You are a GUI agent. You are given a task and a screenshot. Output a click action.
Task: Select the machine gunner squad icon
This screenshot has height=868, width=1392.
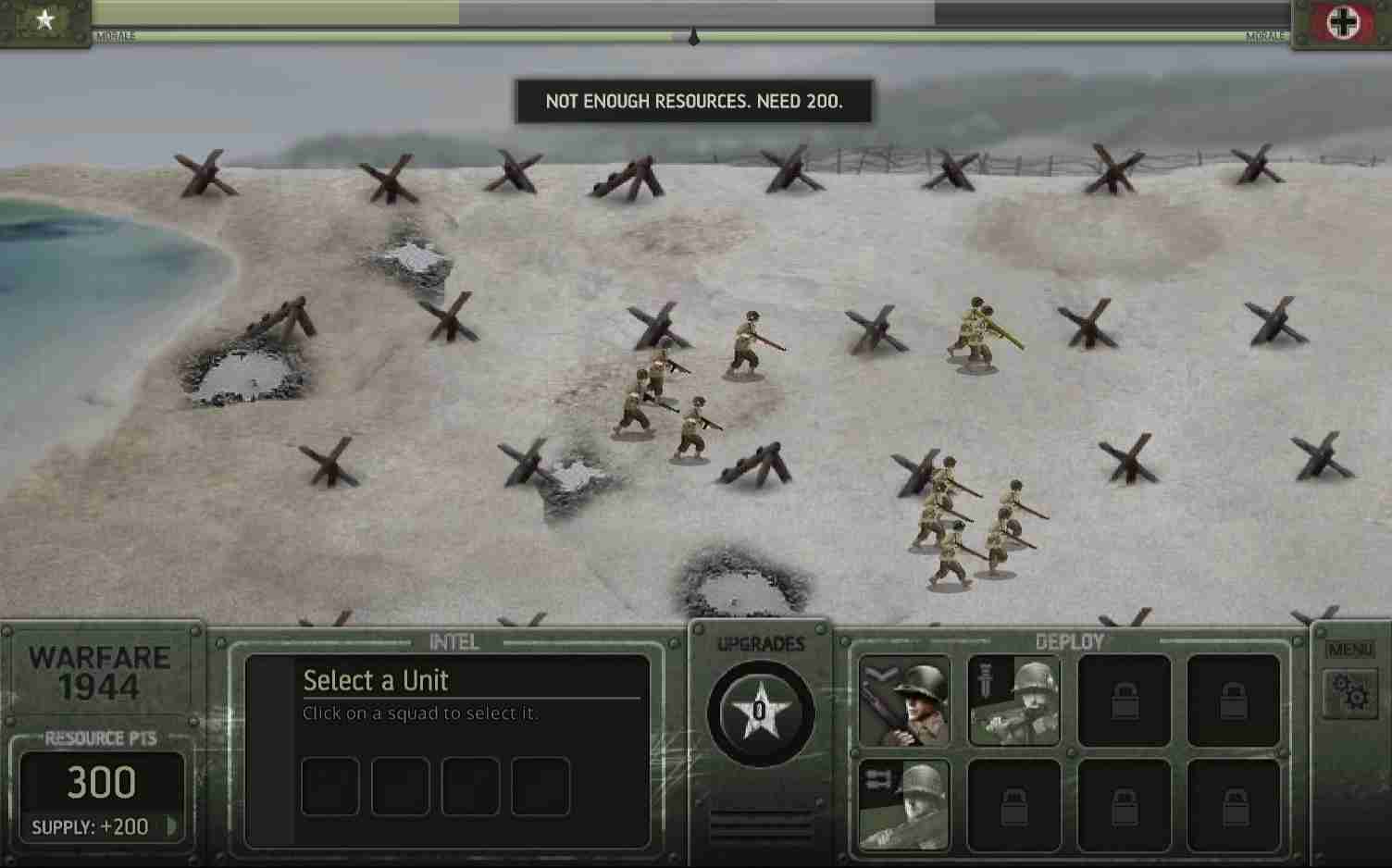[902, 803]
